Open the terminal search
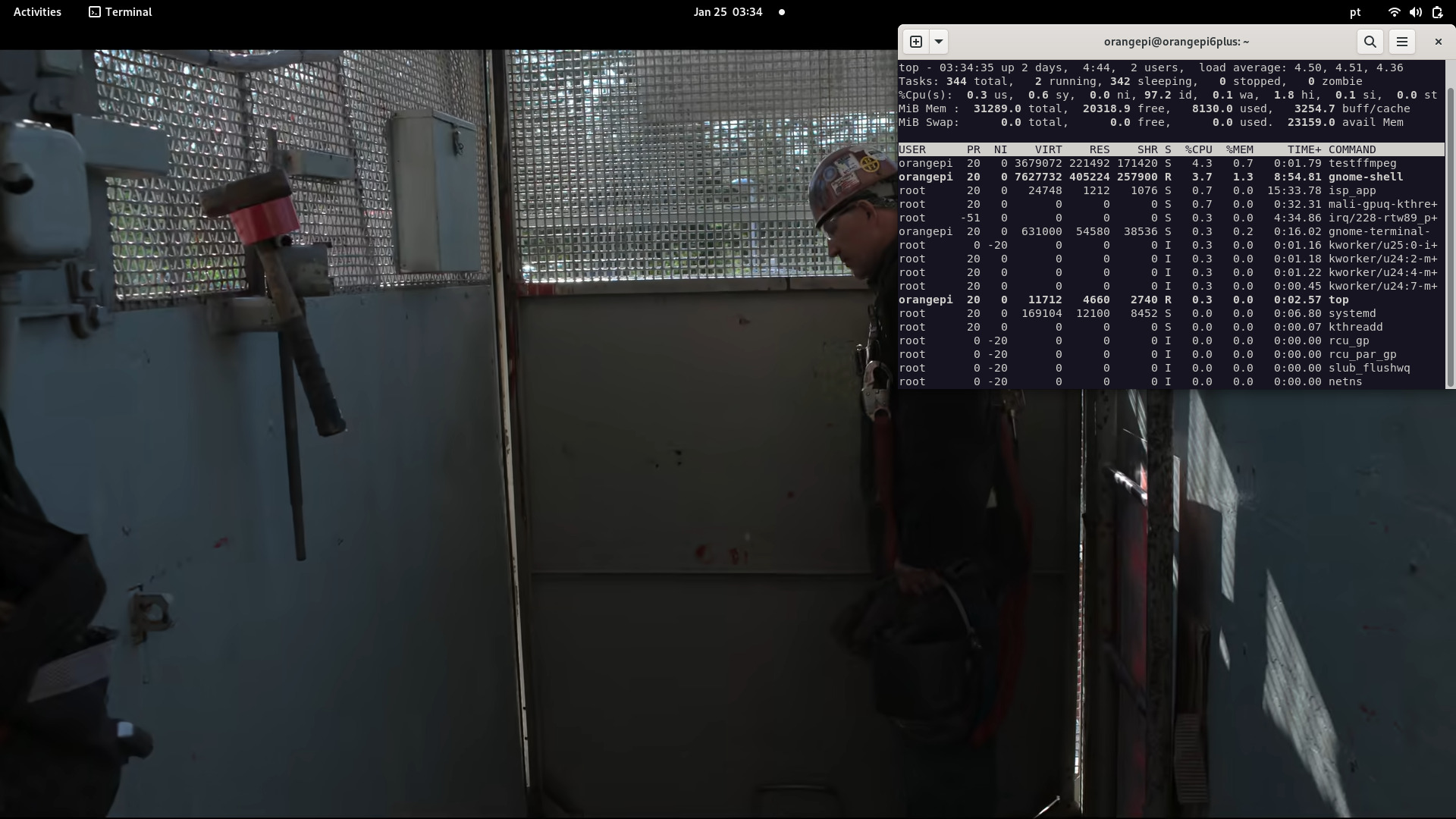 click(1370, 42)
